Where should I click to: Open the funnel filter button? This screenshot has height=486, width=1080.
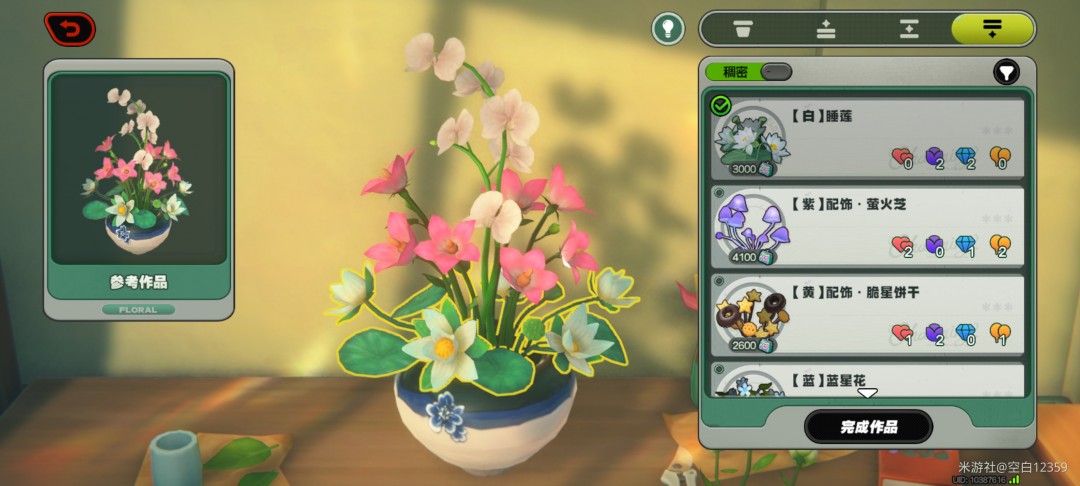tap(1006, 72)
